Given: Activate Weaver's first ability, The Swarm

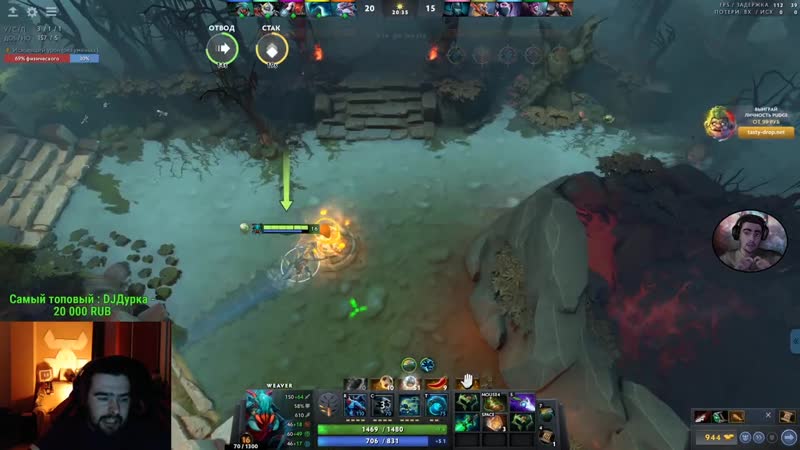Looking at the screenshot, I should pos(357,405).
